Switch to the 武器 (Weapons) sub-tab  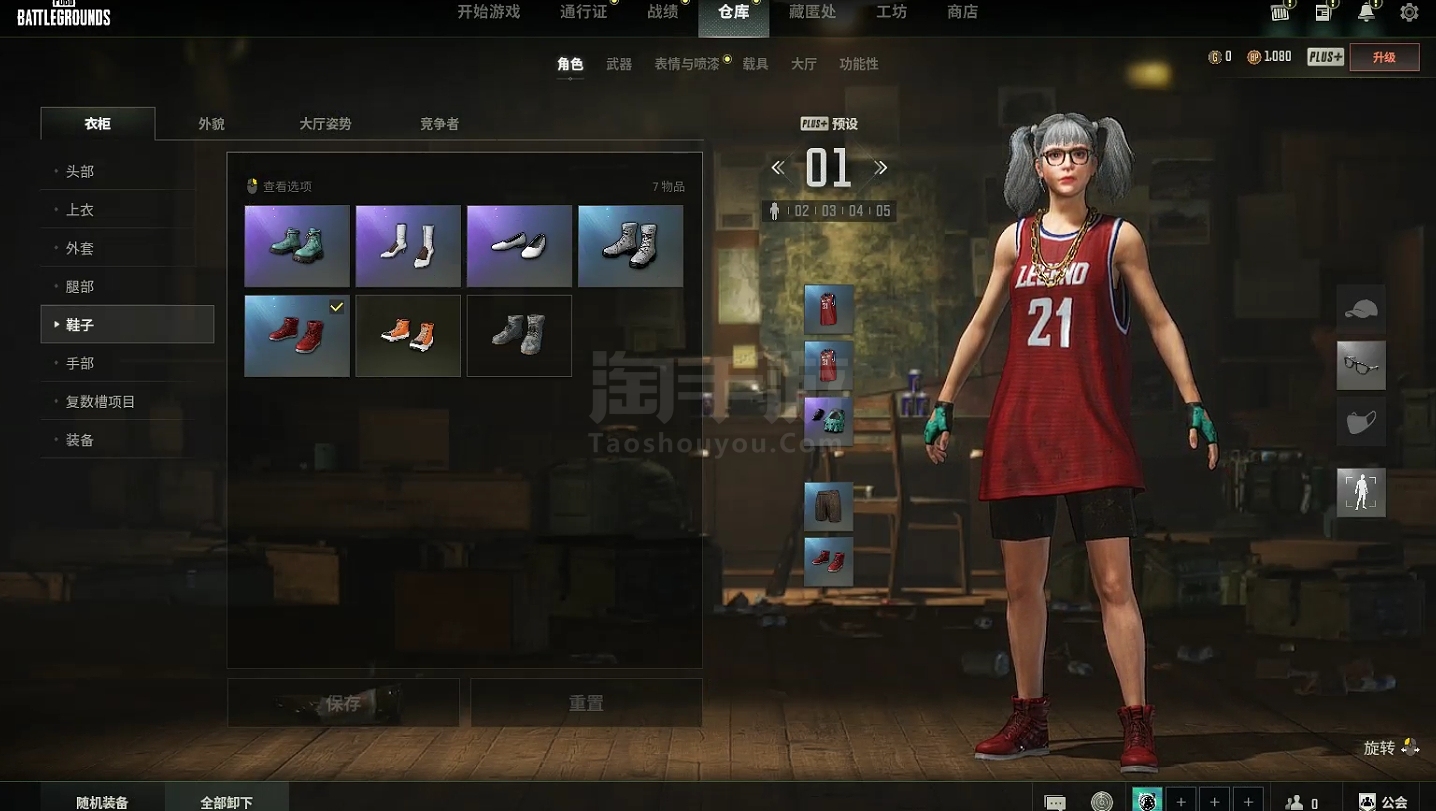click(619, 64)
